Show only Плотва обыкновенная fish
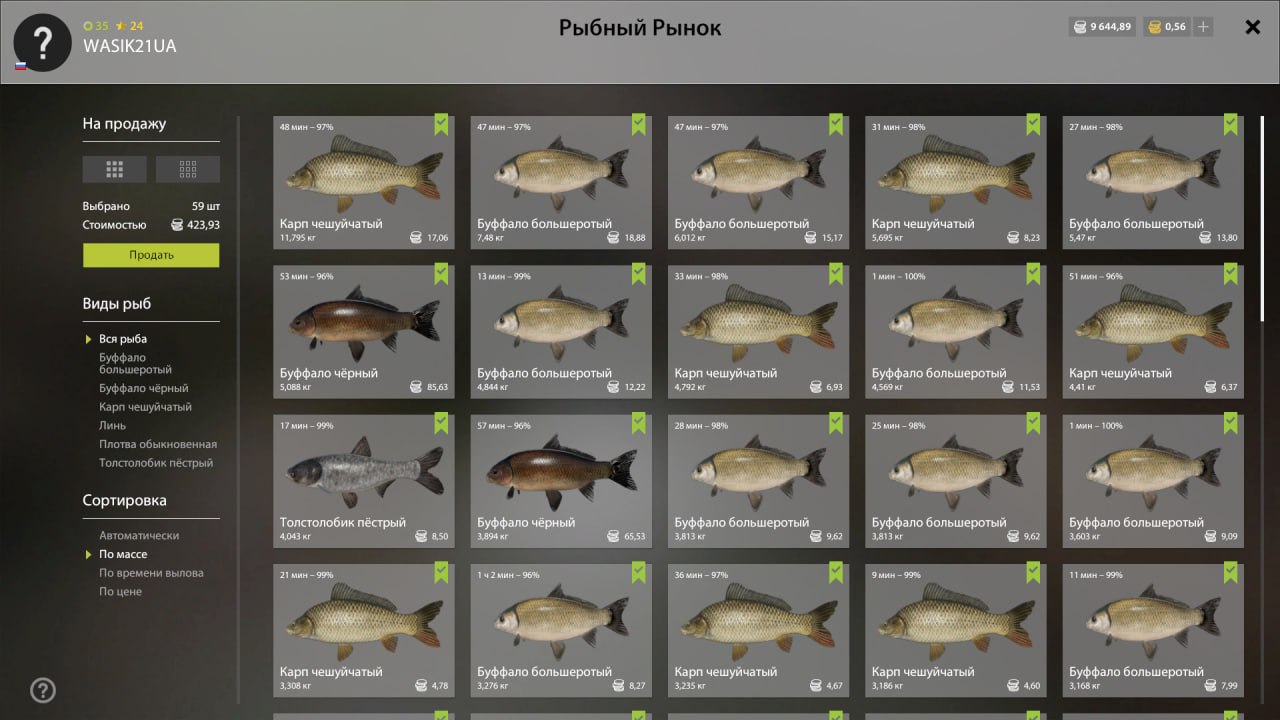 pyautogui.click(x=157, y=444)
